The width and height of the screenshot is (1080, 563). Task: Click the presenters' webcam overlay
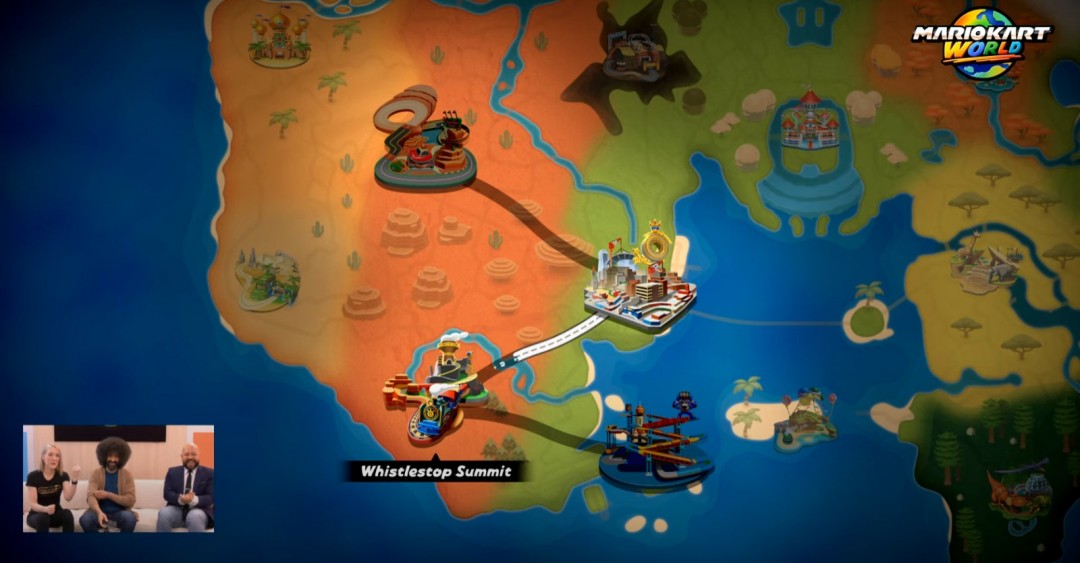[x=118, y=478]
